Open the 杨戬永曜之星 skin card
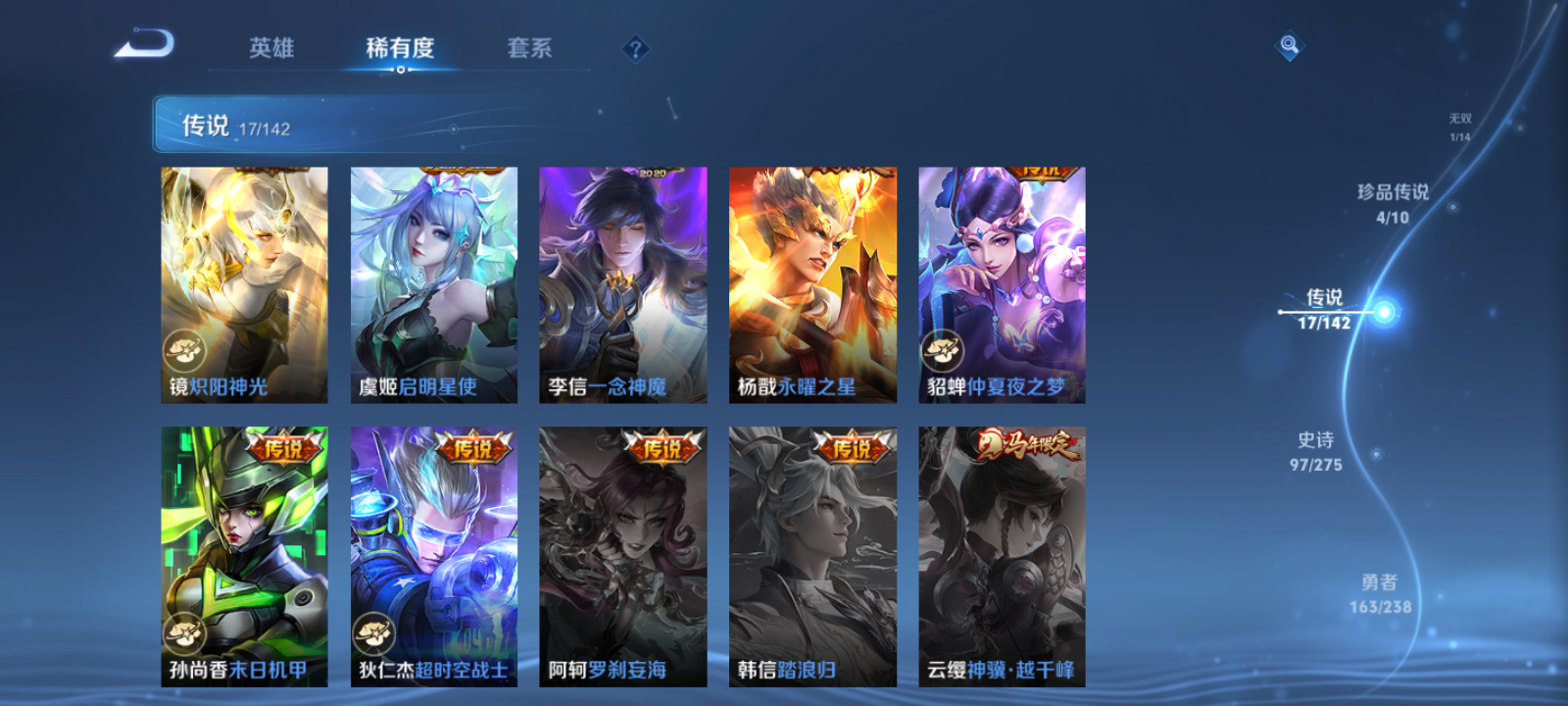Screen dimensions: 1568x706 (x=813, y=282)
